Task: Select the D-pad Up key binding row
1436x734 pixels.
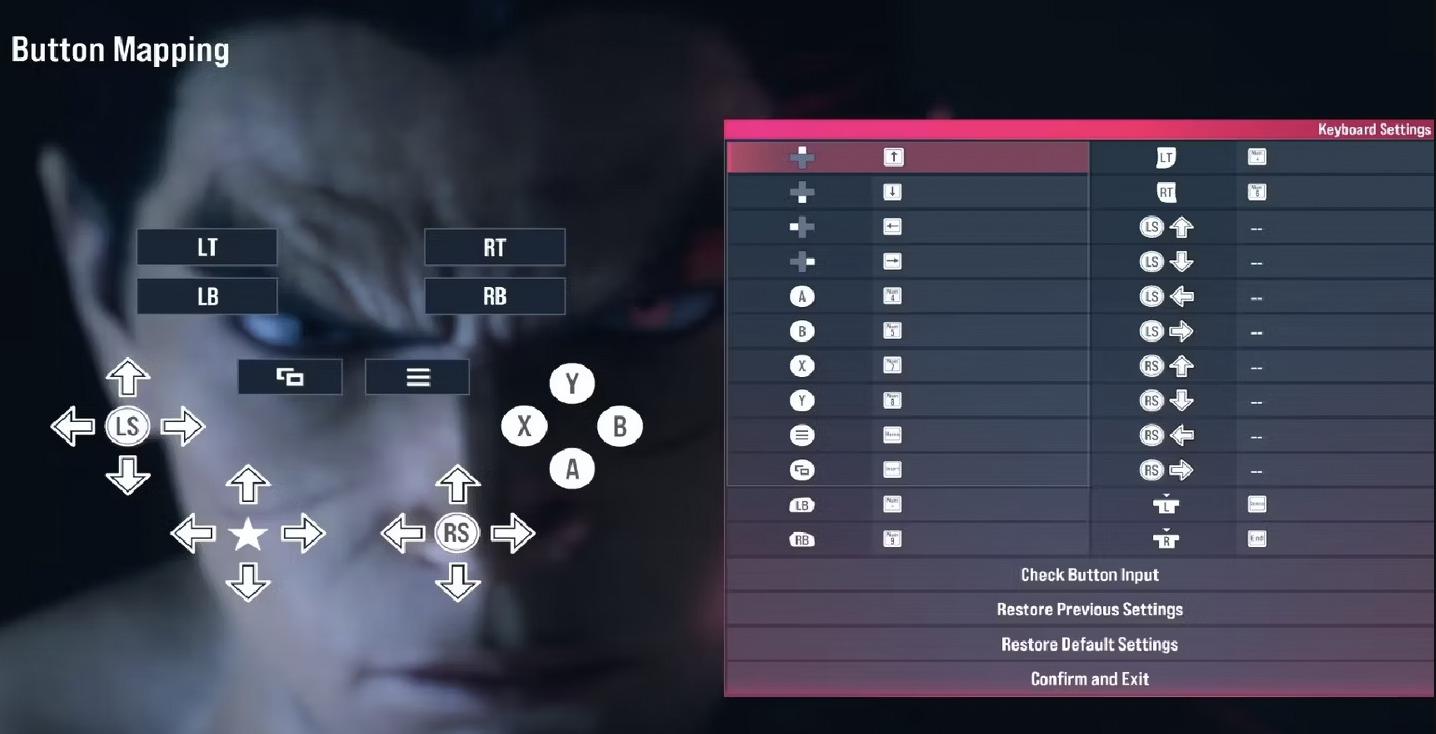Action: tap(905, 157)
